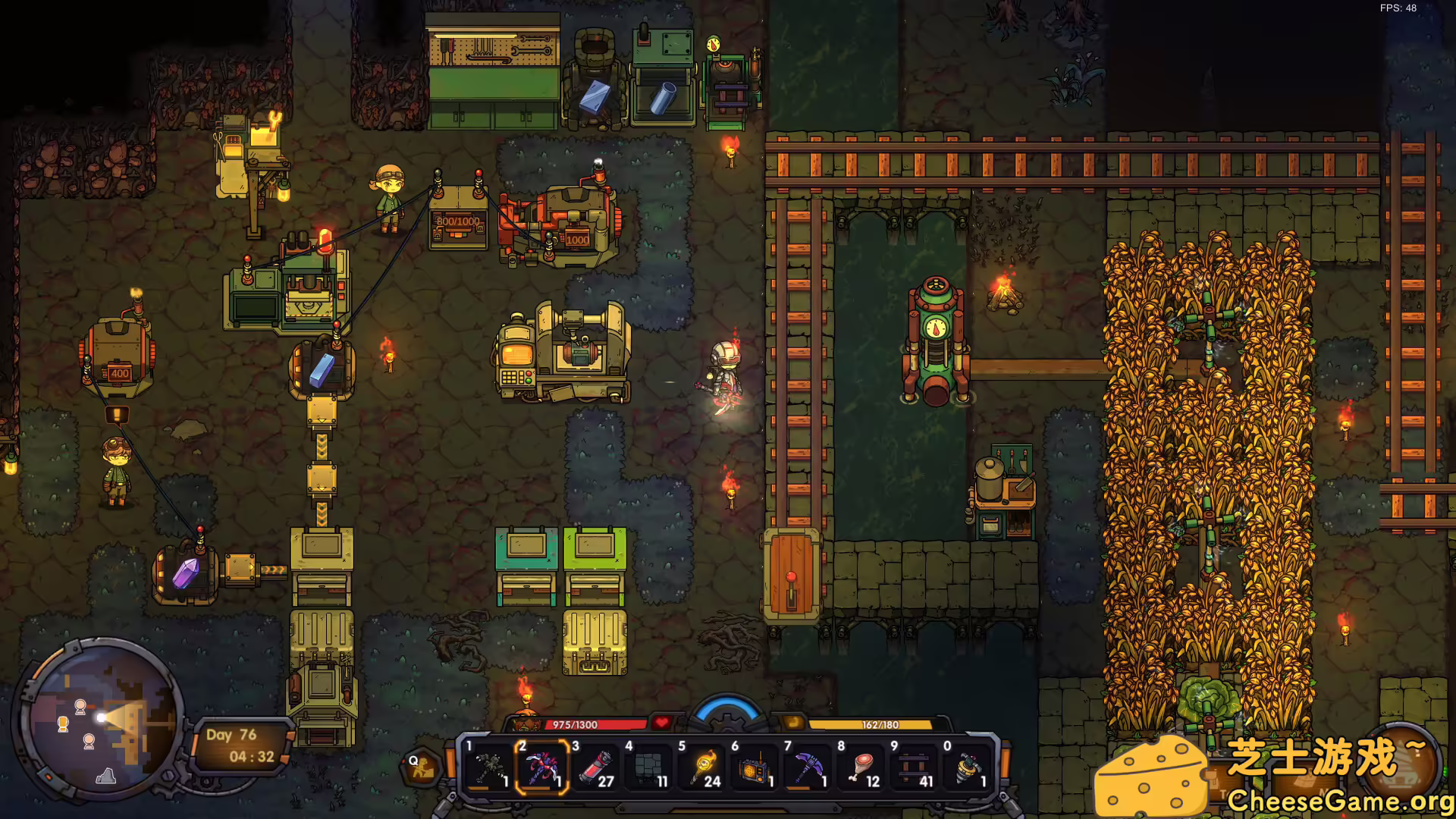This screenshot has height=819, width=1456.
Task: Equip the flaming torch from the hotbar
Action: click(x=701, y=767)
